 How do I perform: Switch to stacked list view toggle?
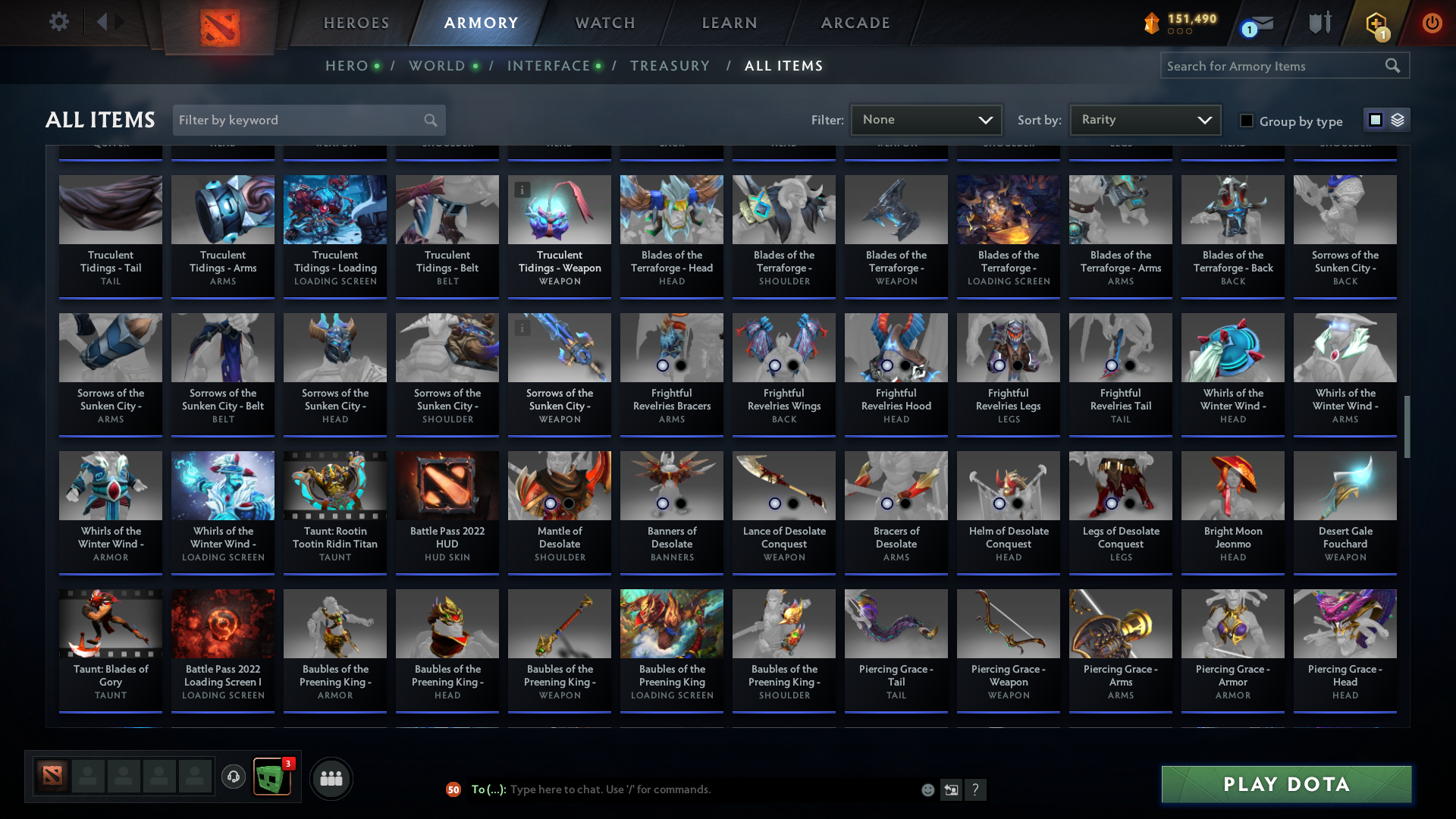[x=1398, y=120]
